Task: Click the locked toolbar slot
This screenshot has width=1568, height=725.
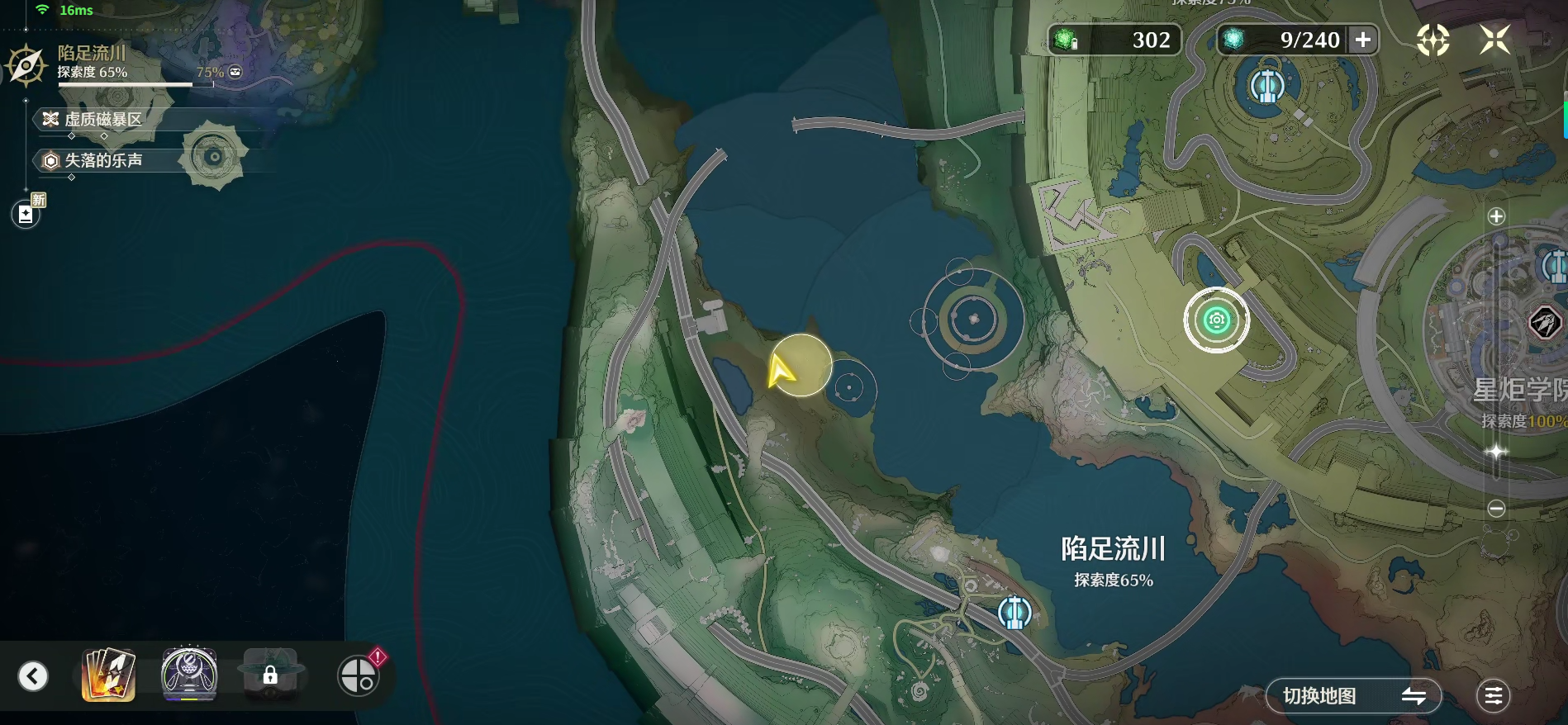Action: pos(270,675)
